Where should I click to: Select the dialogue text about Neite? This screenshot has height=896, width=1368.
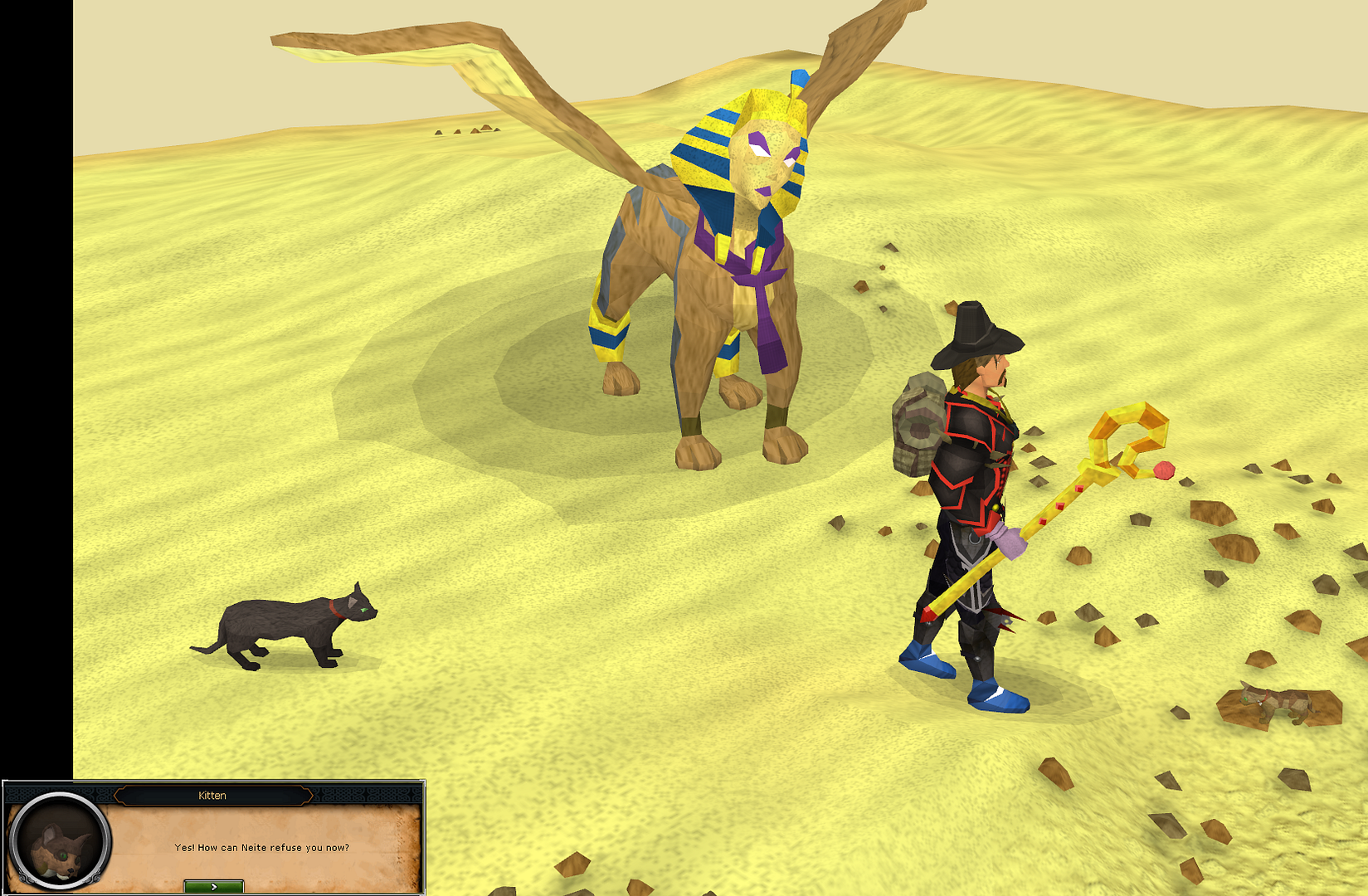tap(262, 848)
